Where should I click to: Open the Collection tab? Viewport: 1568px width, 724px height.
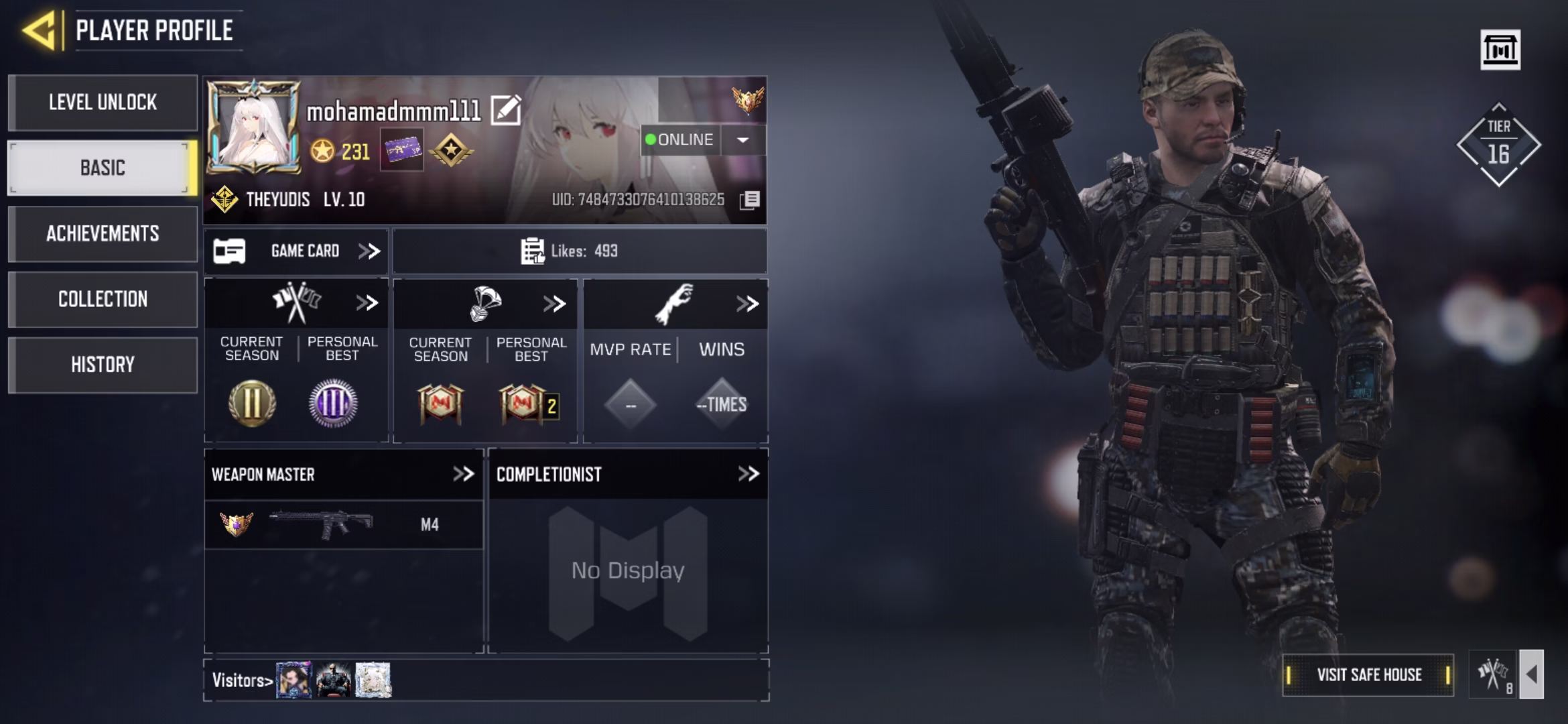point(103,299)
